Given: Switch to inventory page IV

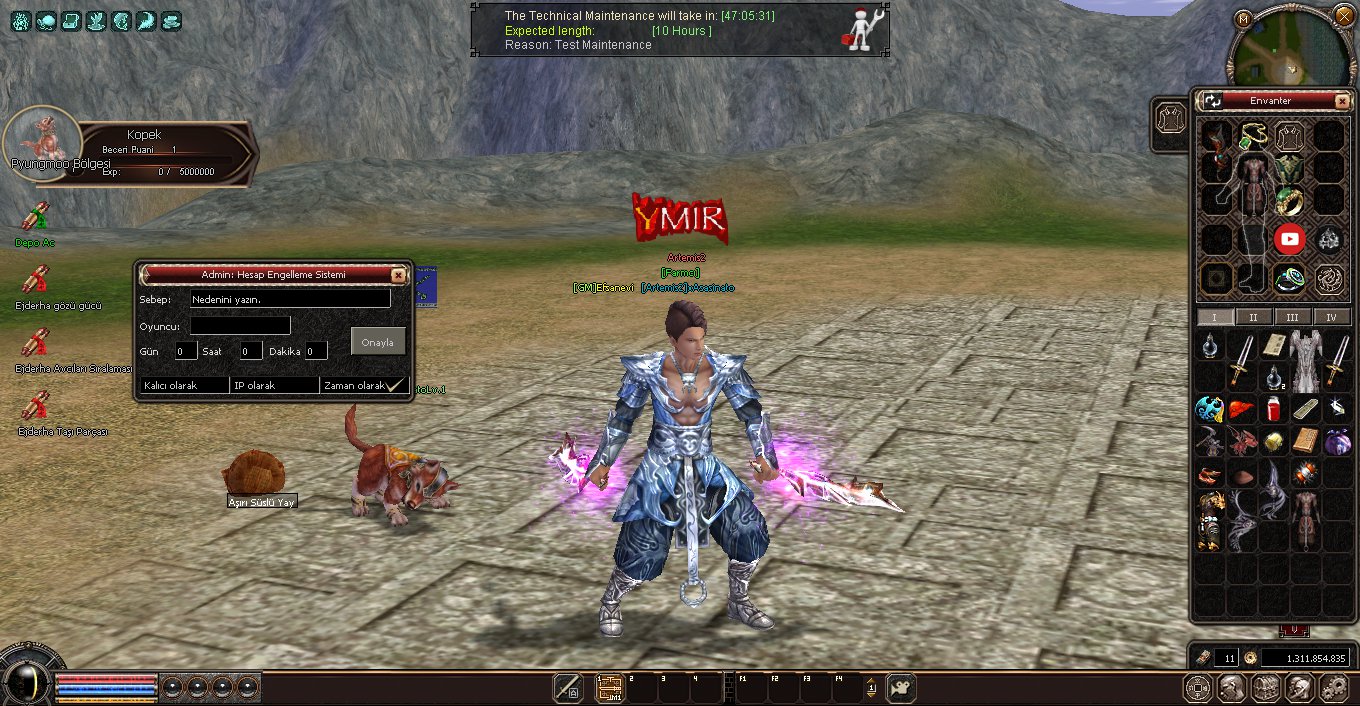Looking at the screenshot, I should (x=1331, y=317).
